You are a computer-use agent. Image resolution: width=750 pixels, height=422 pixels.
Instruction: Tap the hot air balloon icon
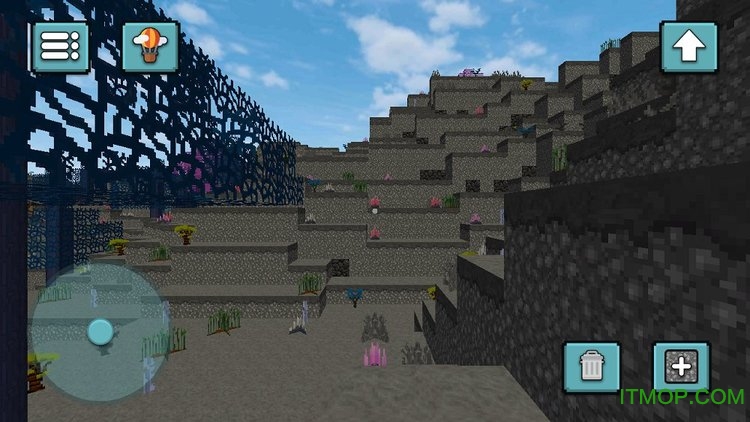click(x=150, y=46)
